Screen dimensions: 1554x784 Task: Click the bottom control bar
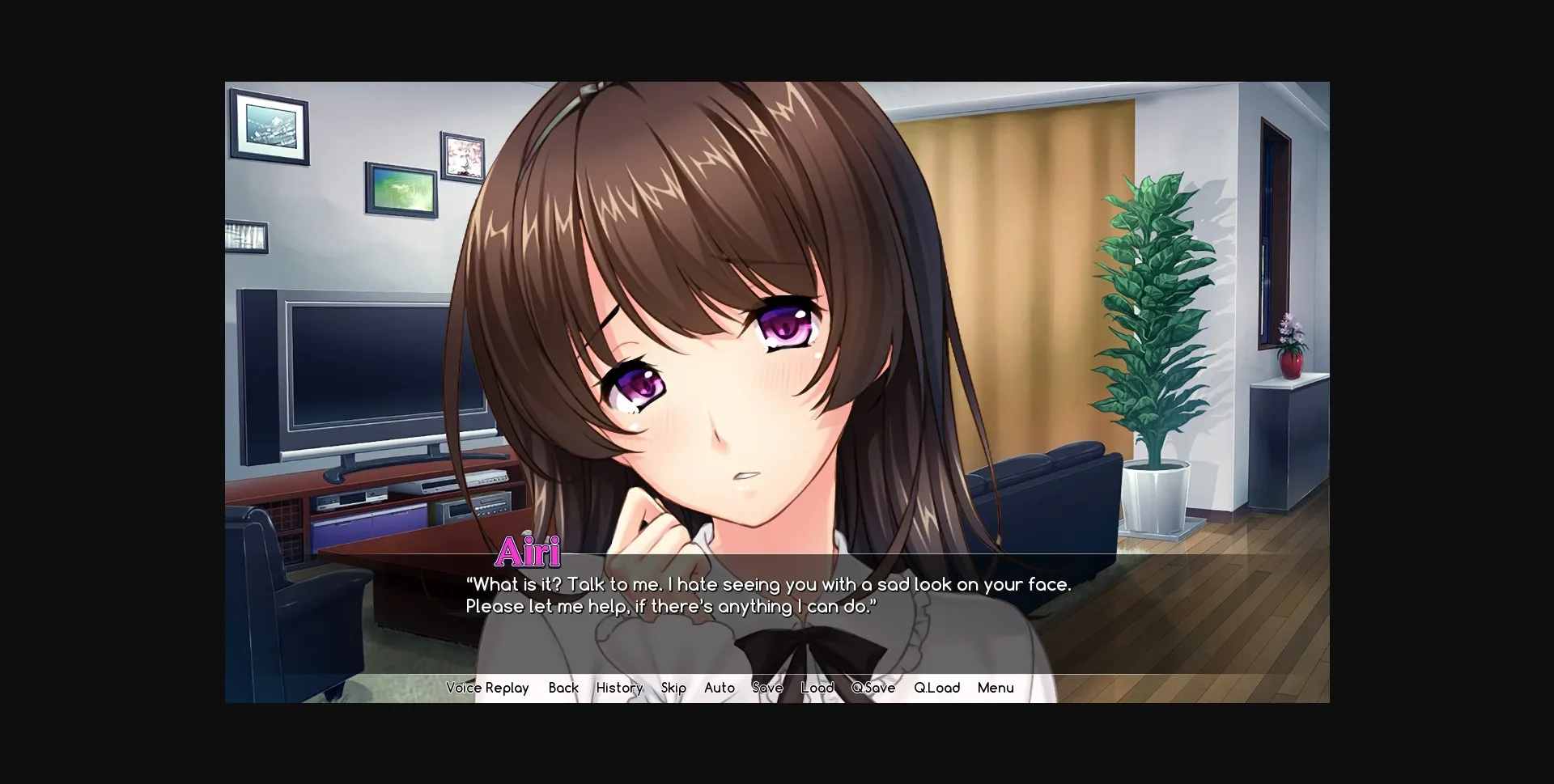(777, 688)
